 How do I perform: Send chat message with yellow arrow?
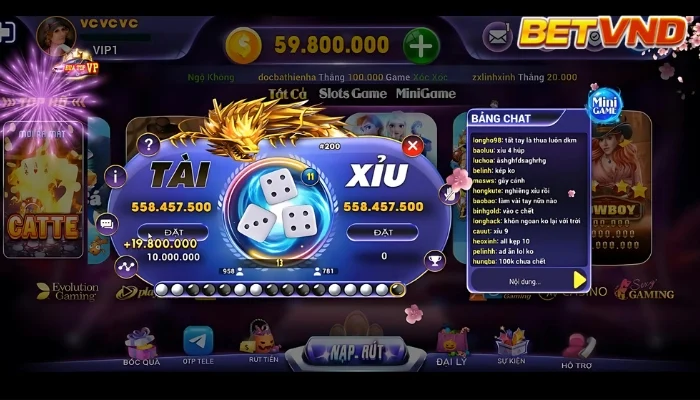point(579,280)
